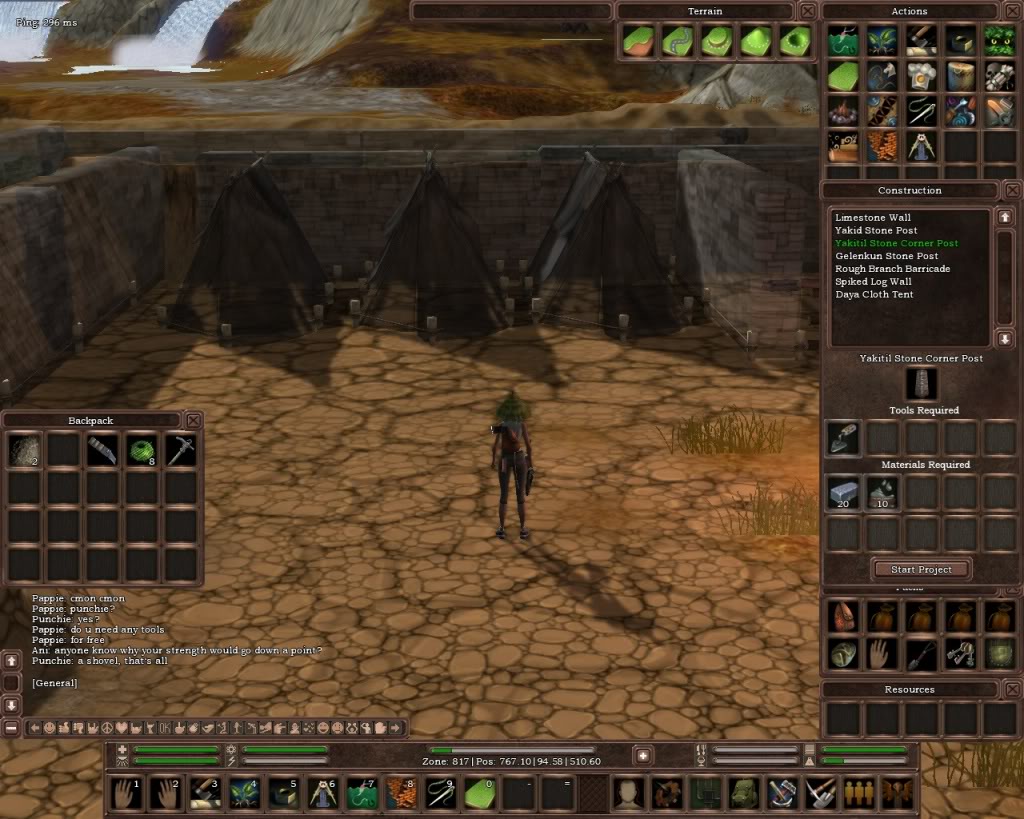Close the Terrain panel
Viewport: 1024px width, 819px height.
coord(807,11)
